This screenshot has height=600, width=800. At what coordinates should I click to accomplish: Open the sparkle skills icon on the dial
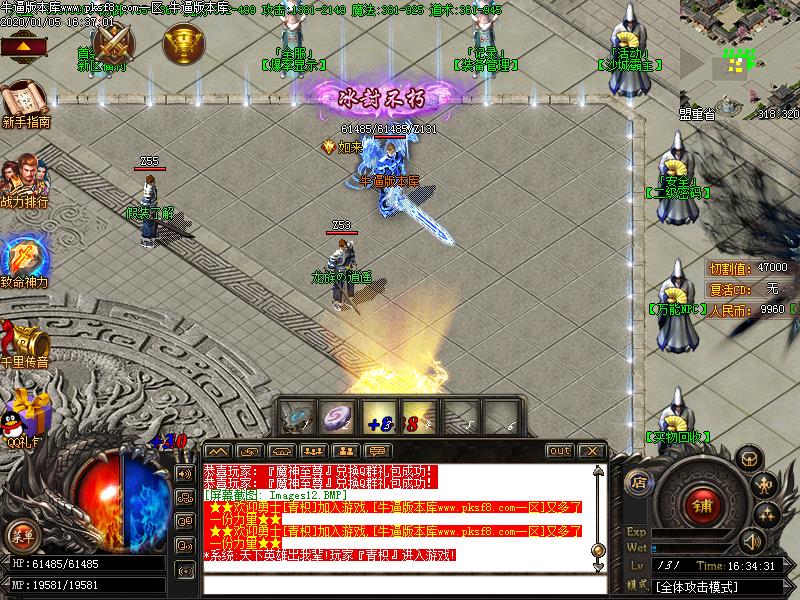click(x=768, y=517)
